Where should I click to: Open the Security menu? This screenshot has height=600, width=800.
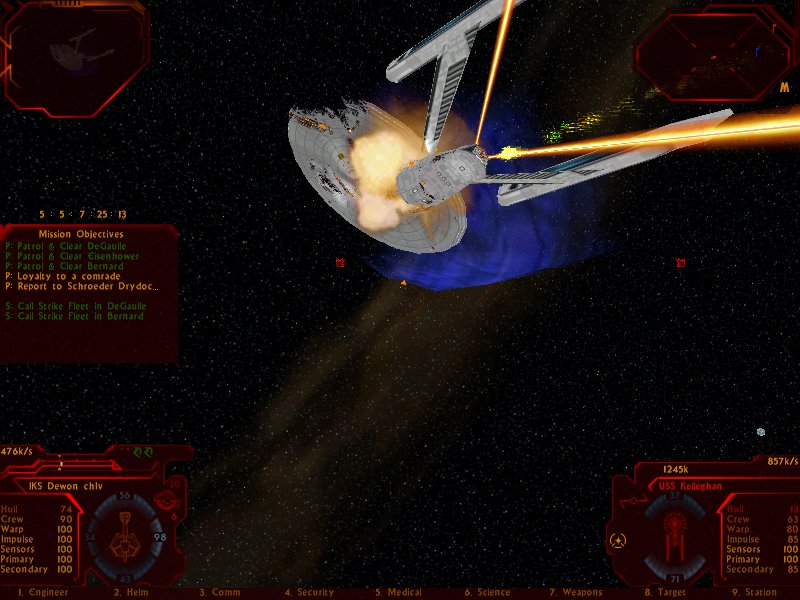309,593
